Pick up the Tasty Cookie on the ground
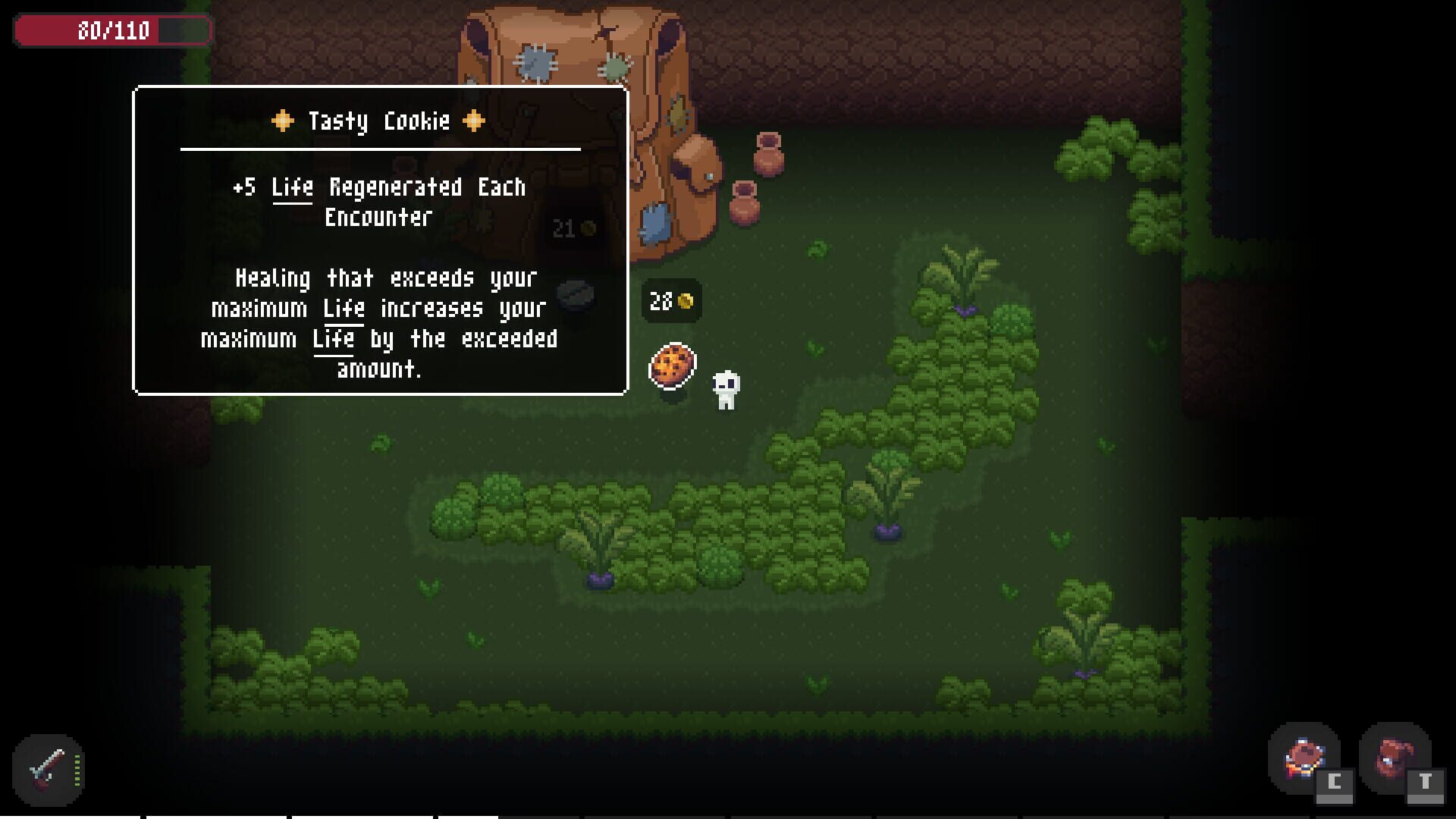Screen dimensions: 1456x819 pos(671,364)
